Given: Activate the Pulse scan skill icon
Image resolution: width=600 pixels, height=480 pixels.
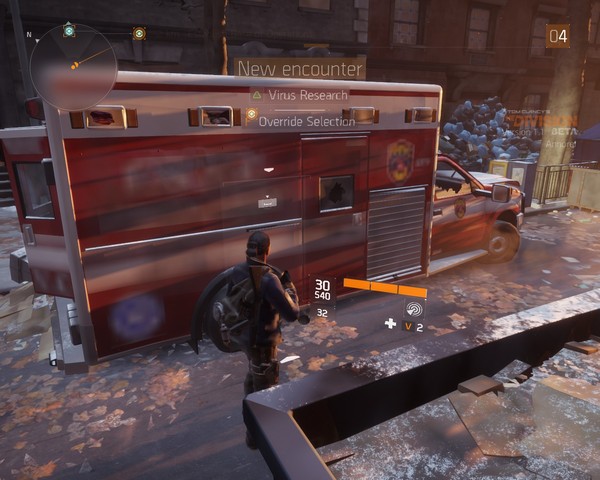Looking at the screenshot, I should point(414,308).
